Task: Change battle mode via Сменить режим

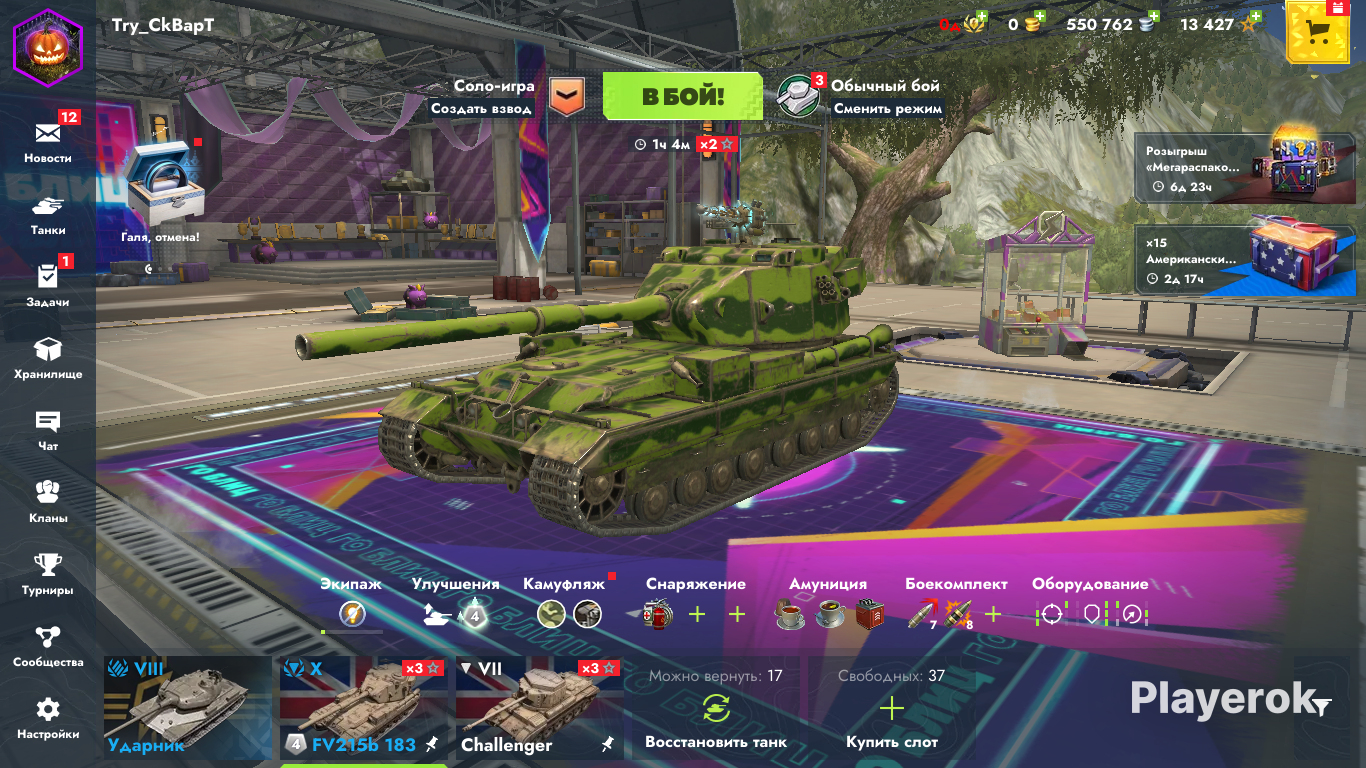Action: pyautogui.click(x=887, y=108)
